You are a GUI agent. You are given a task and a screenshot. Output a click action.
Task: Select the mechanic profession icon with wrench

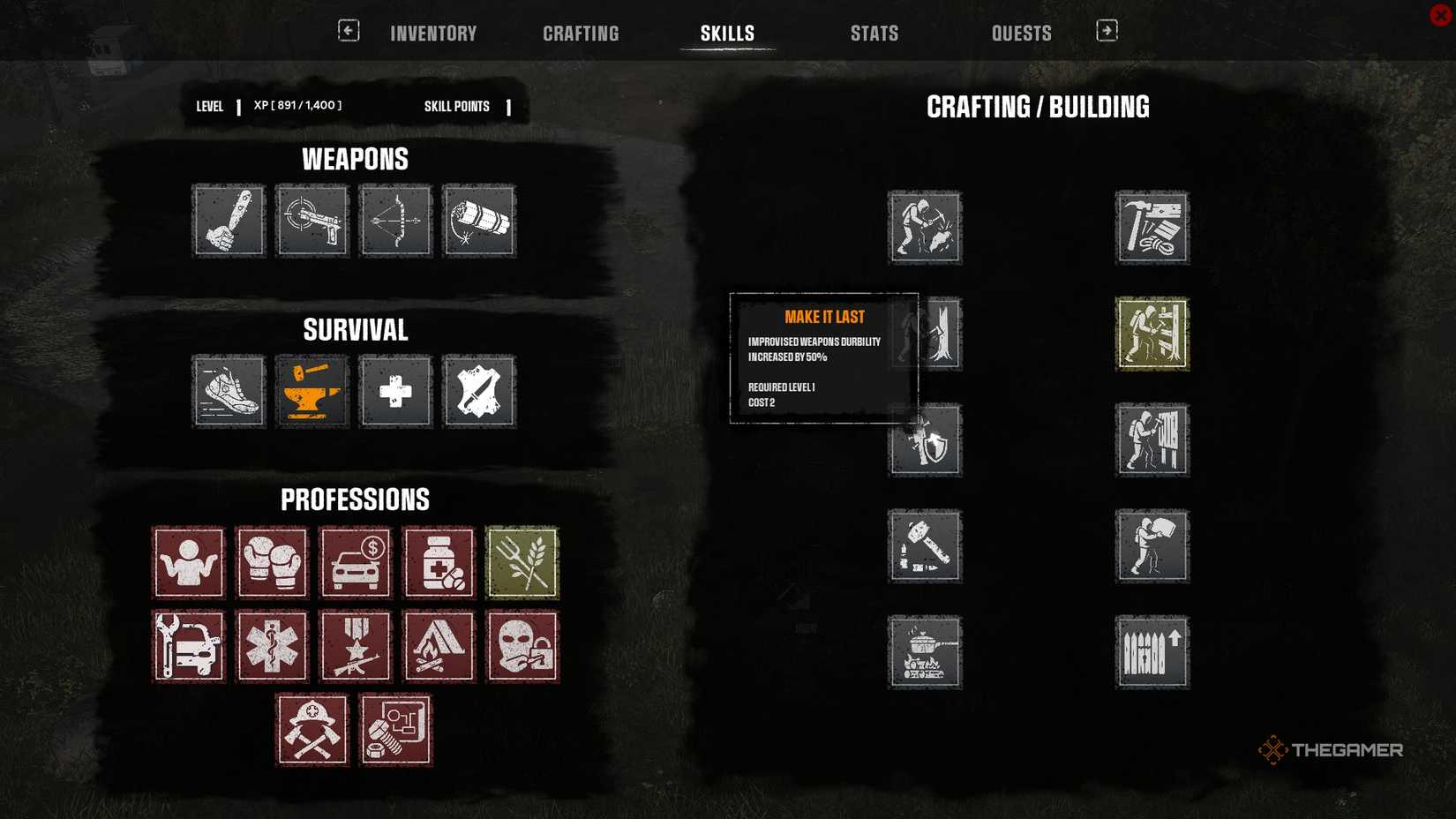pos(188,646)
